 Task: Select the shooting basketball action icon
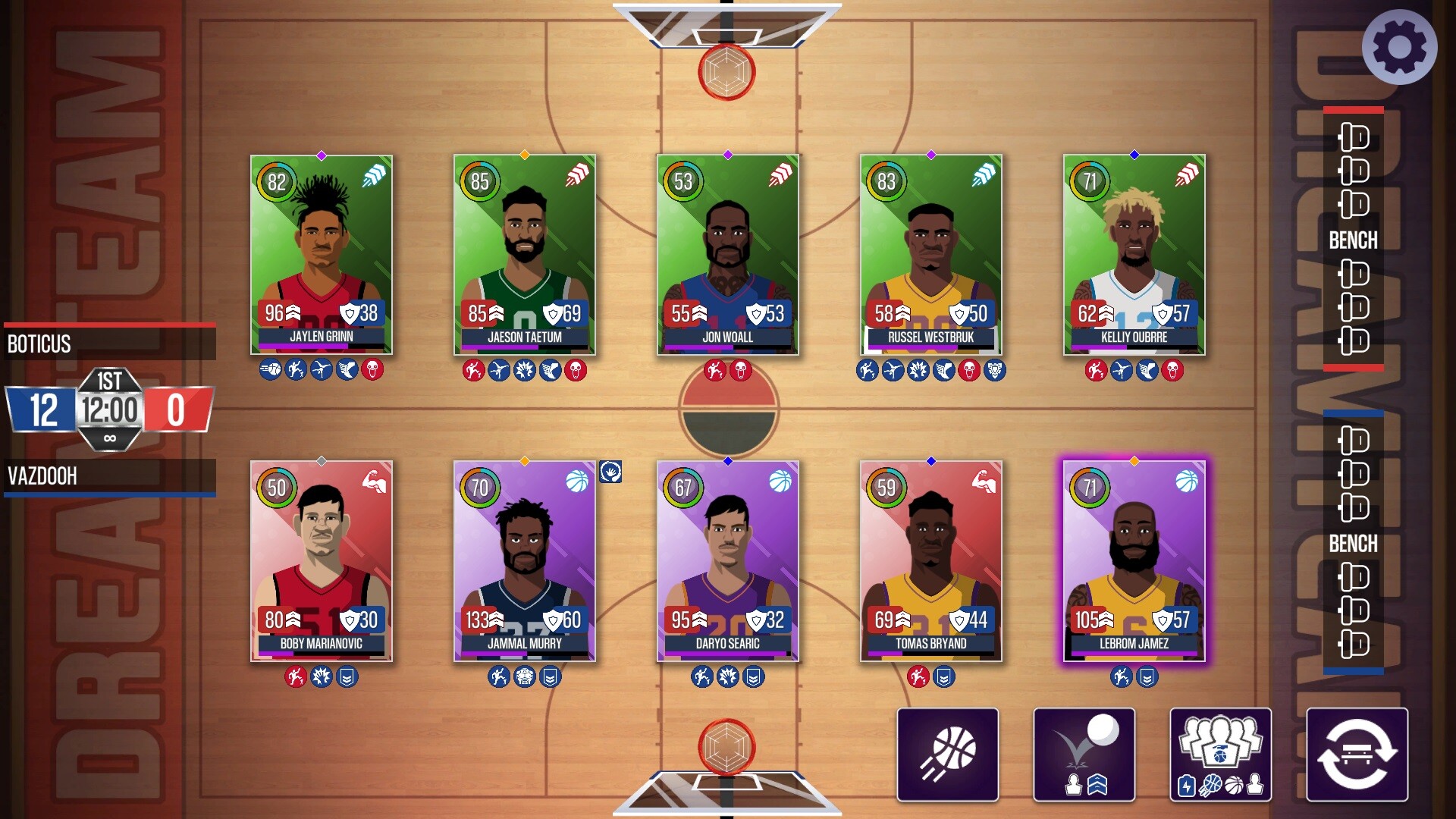946,755
